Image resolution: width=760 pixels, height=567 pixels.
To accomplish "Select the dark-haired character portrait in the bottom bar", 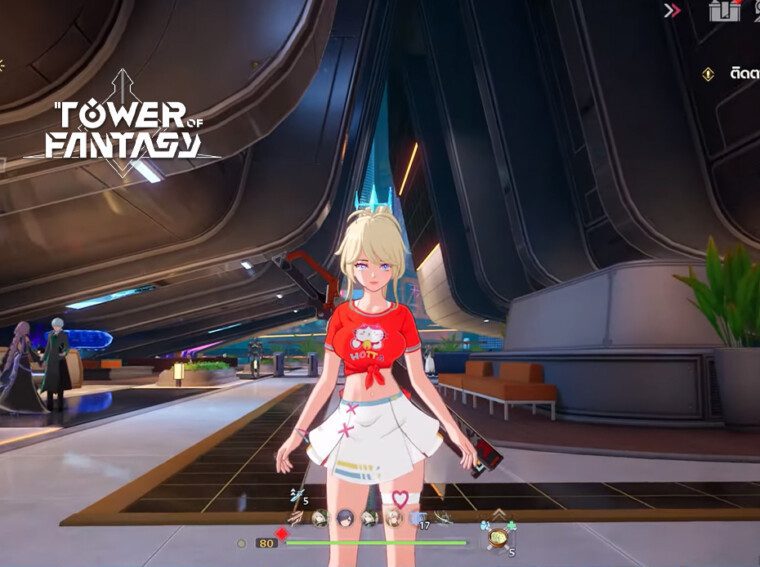I will click(345, 518).
